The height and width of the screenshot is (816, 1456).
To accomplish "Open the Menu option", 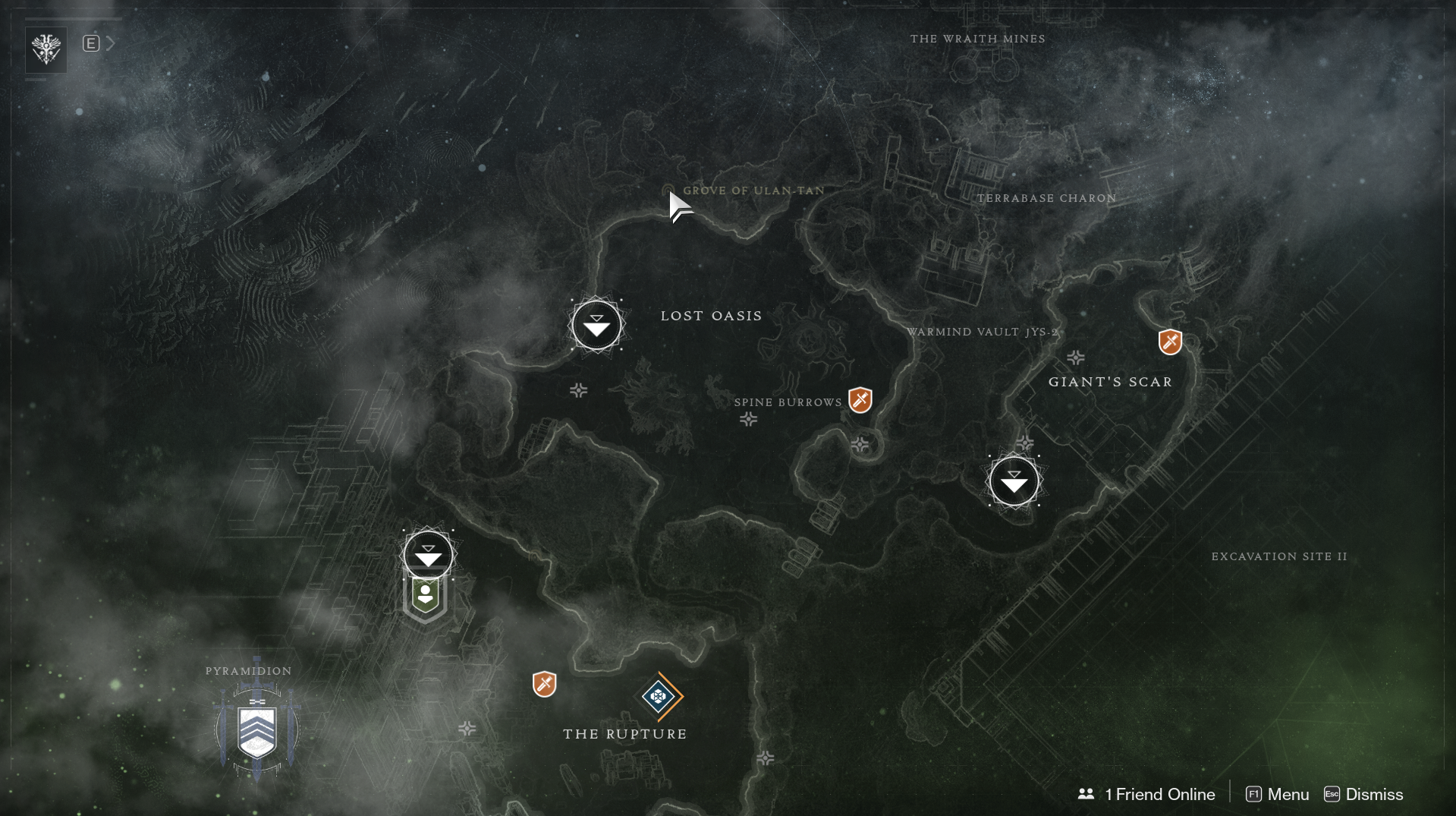I will pos(1278,794).
